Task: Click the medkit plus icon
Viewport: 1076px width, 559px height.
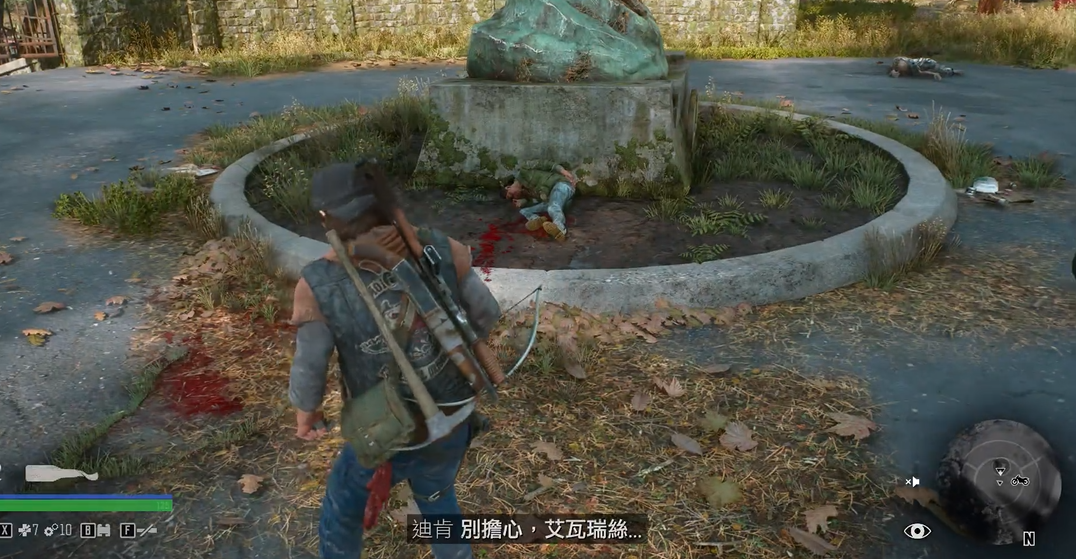Action: click(25, 529)
